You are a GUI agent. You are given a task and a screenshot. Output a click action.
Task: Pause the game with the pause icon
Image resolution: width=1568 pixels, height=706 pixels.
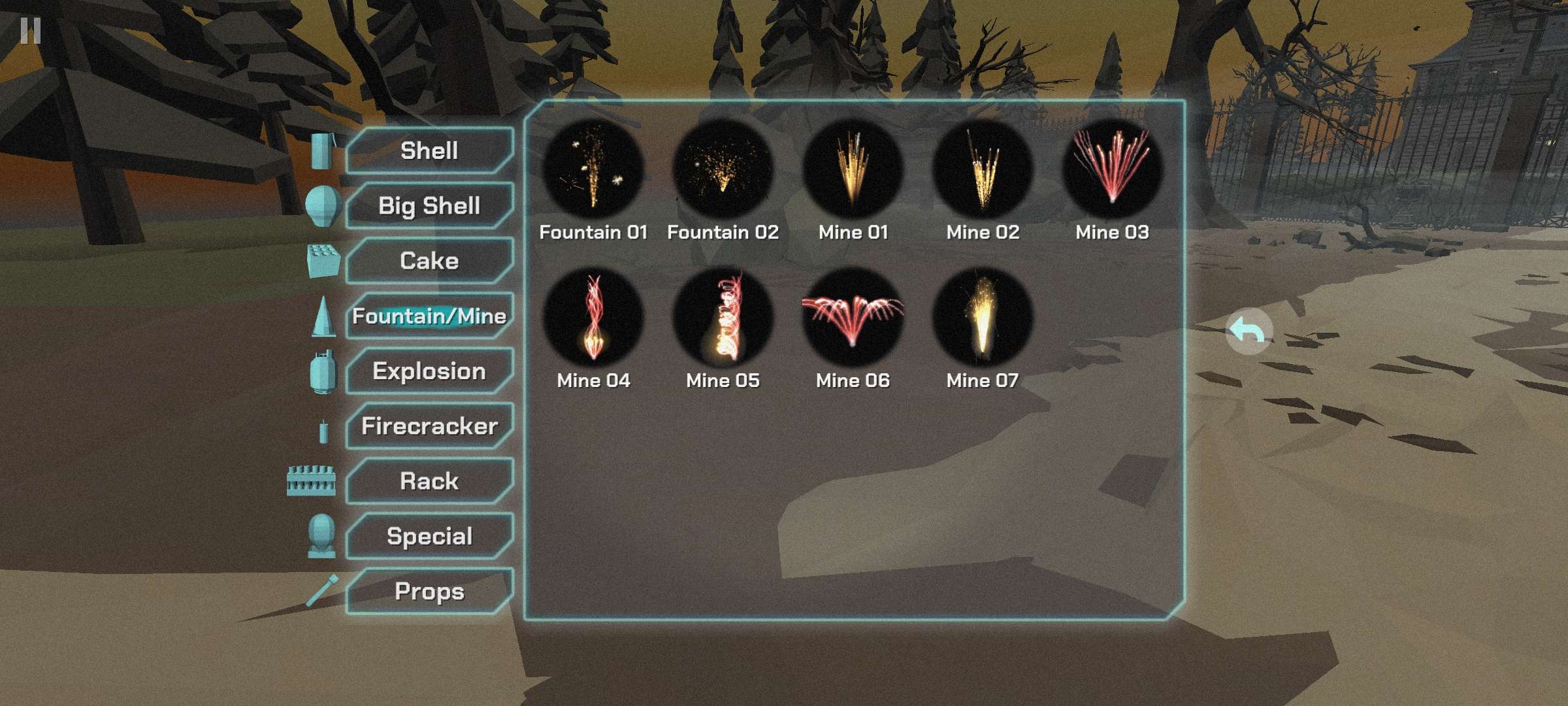pyautogui.click(x=30, y=31)
